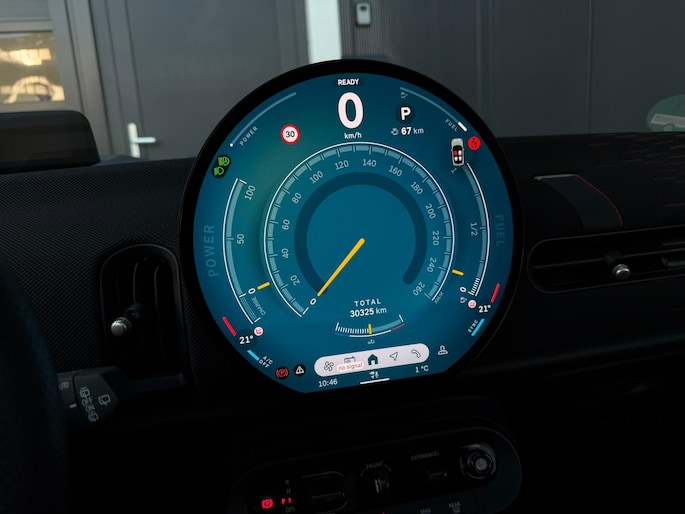Open the phone menu in the dock
The width and height of the screenshot is (685, 514).
tap(416, 354)
